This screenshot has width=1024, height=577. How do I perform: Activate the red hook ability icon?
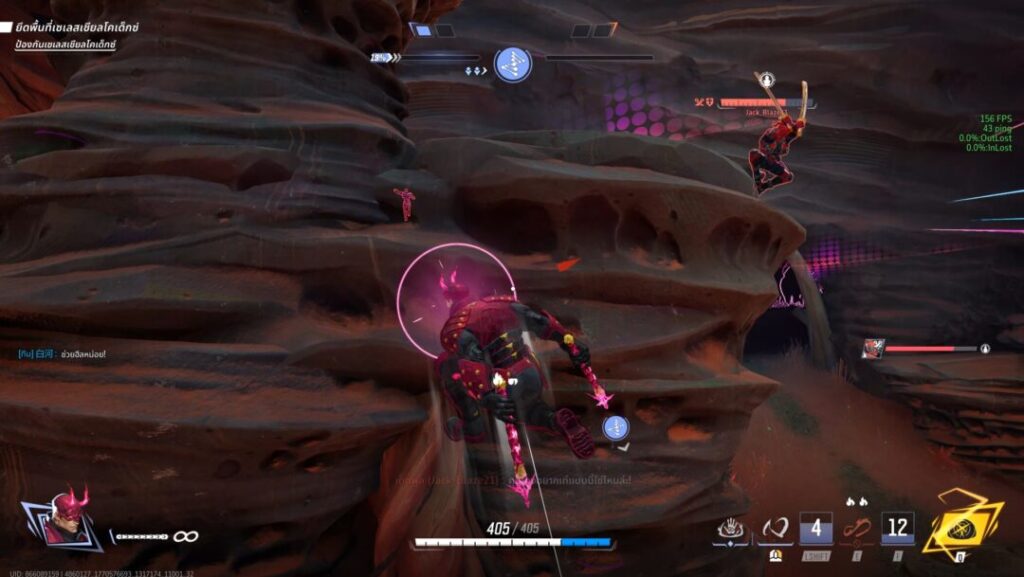pos(855,527)
